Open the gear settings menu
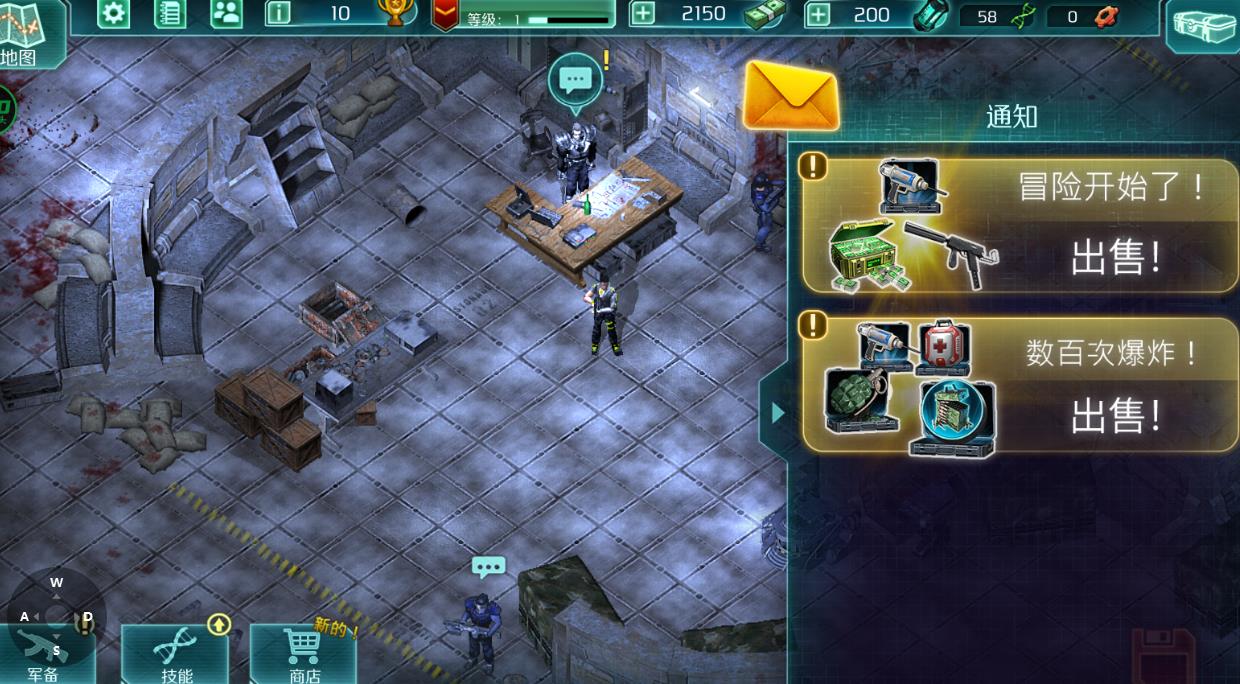1240x684 pixels. 113,14
